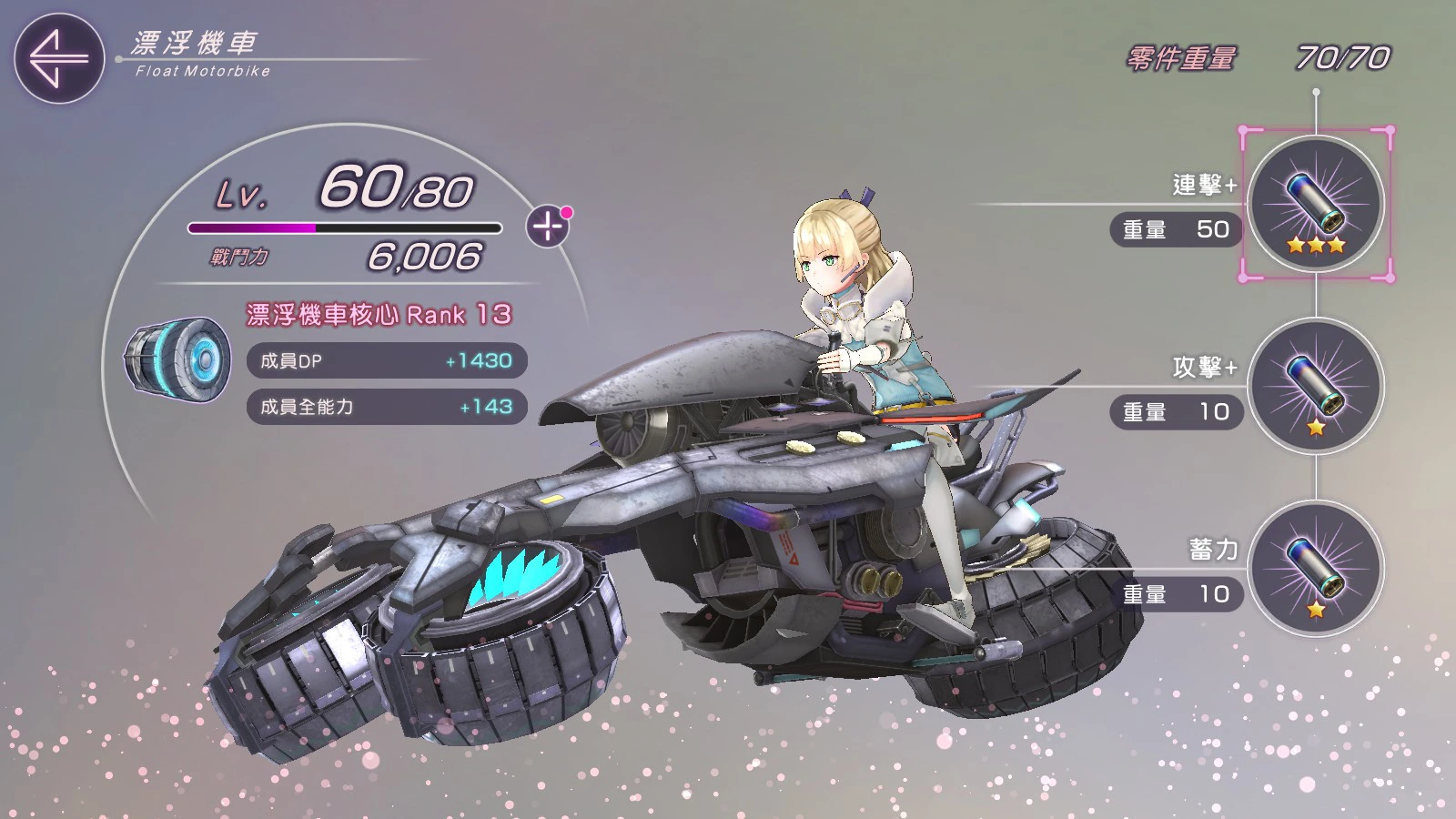Image resolution: width=1456 pixels, height=819 pixels.
Task: Choose the 攻擊+ one-star part slot
Action: pos(1316,387)
